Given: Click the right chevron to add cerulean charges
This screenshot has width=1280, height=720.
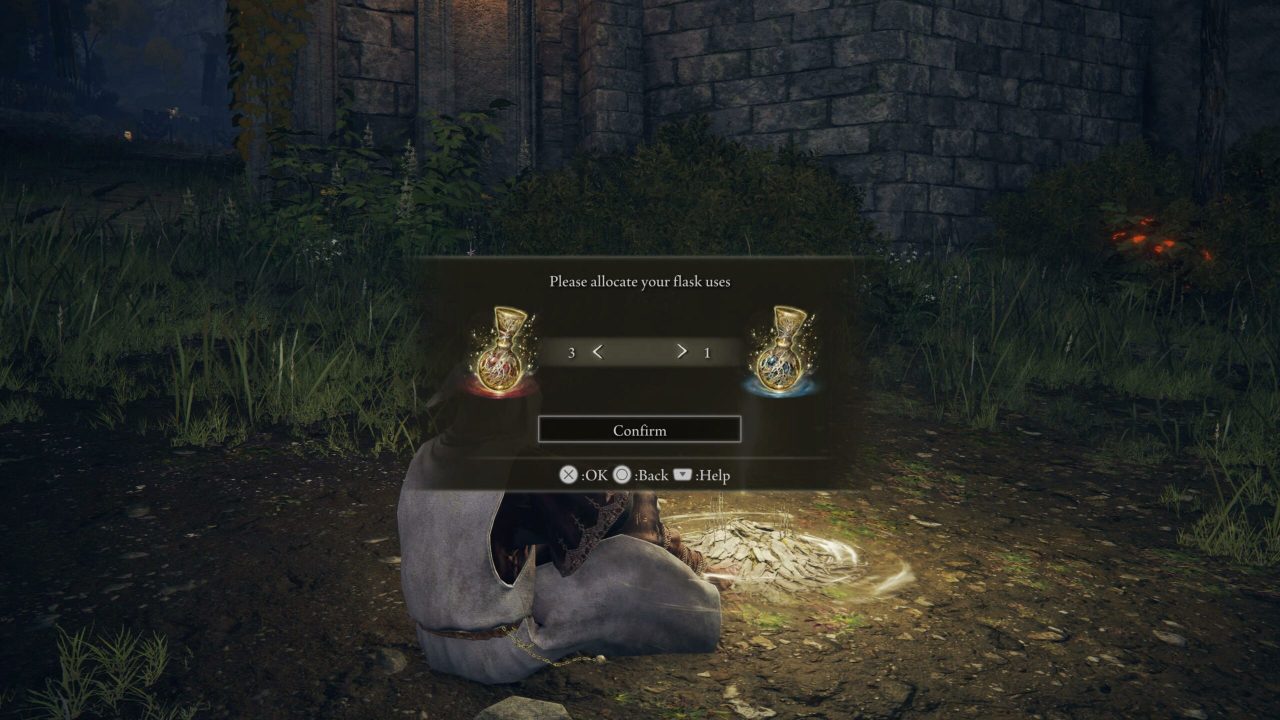Looking at the screenshot, I should tap(681, 352).
